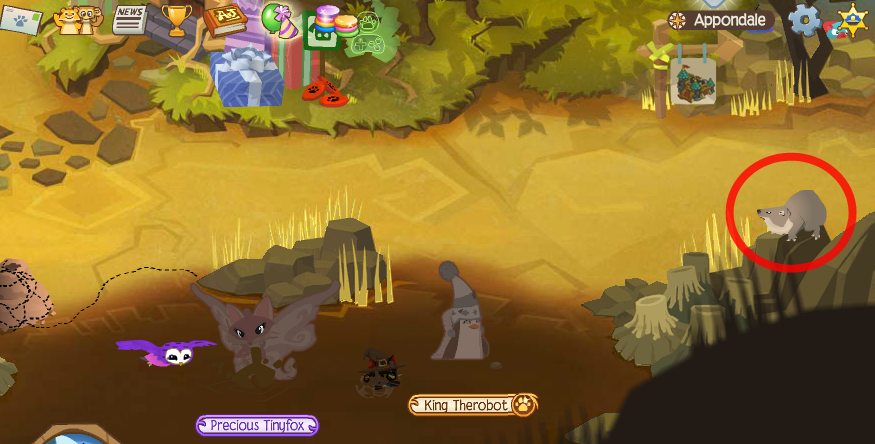
Task: Select the Precious Tinyfox name tag
Action: [x=257, y=425]
